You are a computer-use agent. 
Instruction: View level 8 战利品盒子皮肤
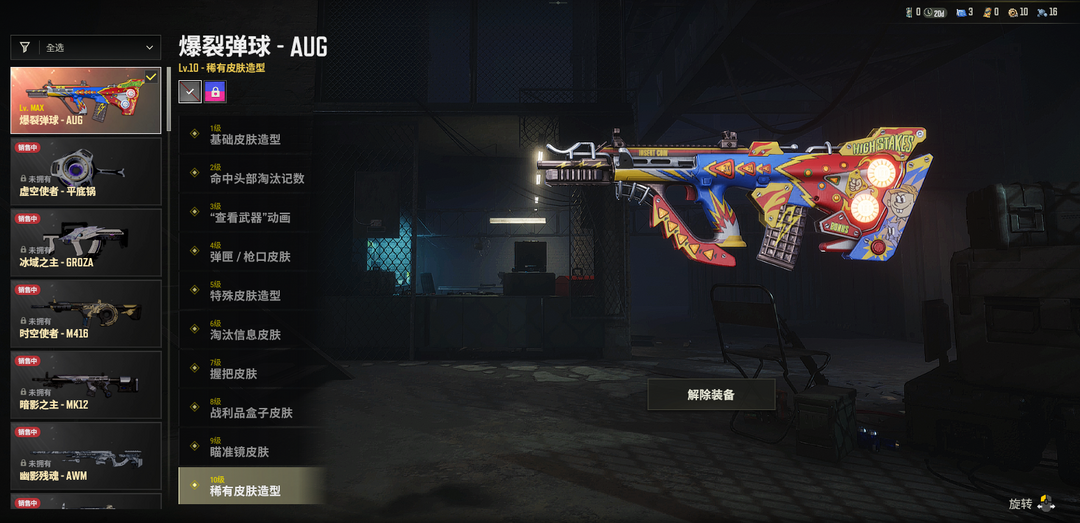tap(250, 408)
